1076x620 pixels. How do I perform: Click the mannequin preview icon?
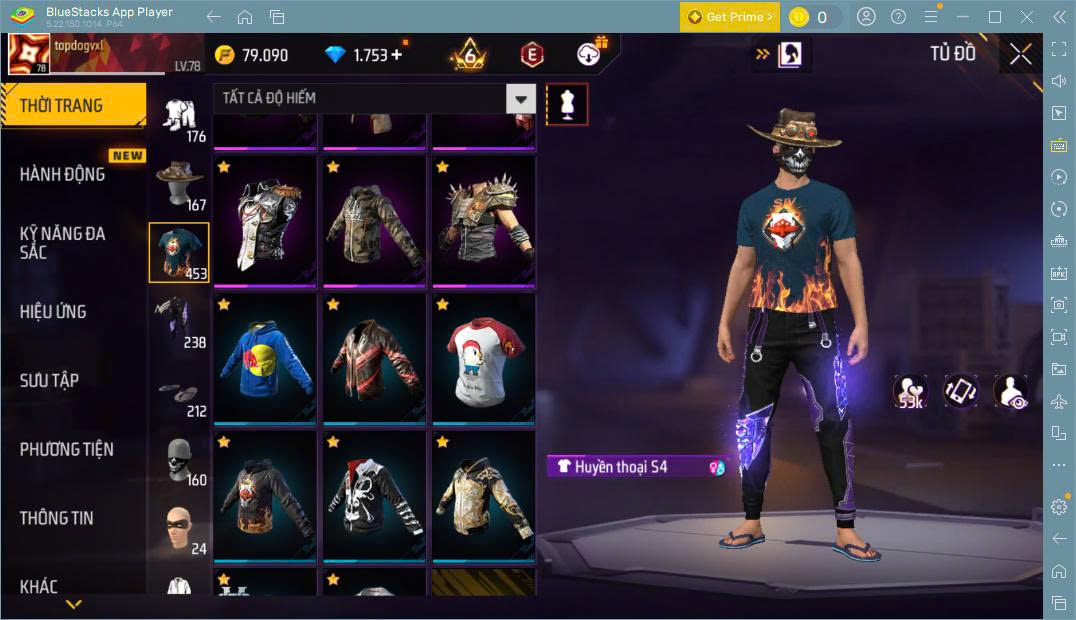(567, 104)
